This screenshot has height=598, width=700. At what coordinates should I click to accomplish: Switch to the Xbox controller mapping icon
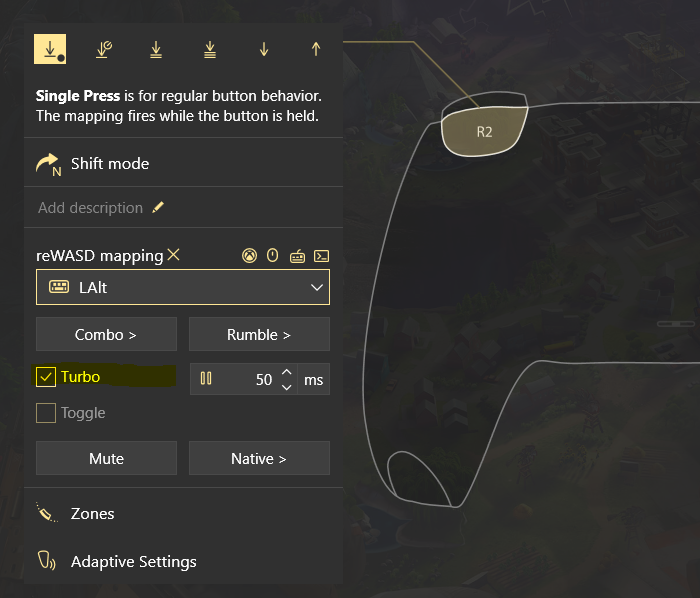pyautogui.click(x=249, y=256)
